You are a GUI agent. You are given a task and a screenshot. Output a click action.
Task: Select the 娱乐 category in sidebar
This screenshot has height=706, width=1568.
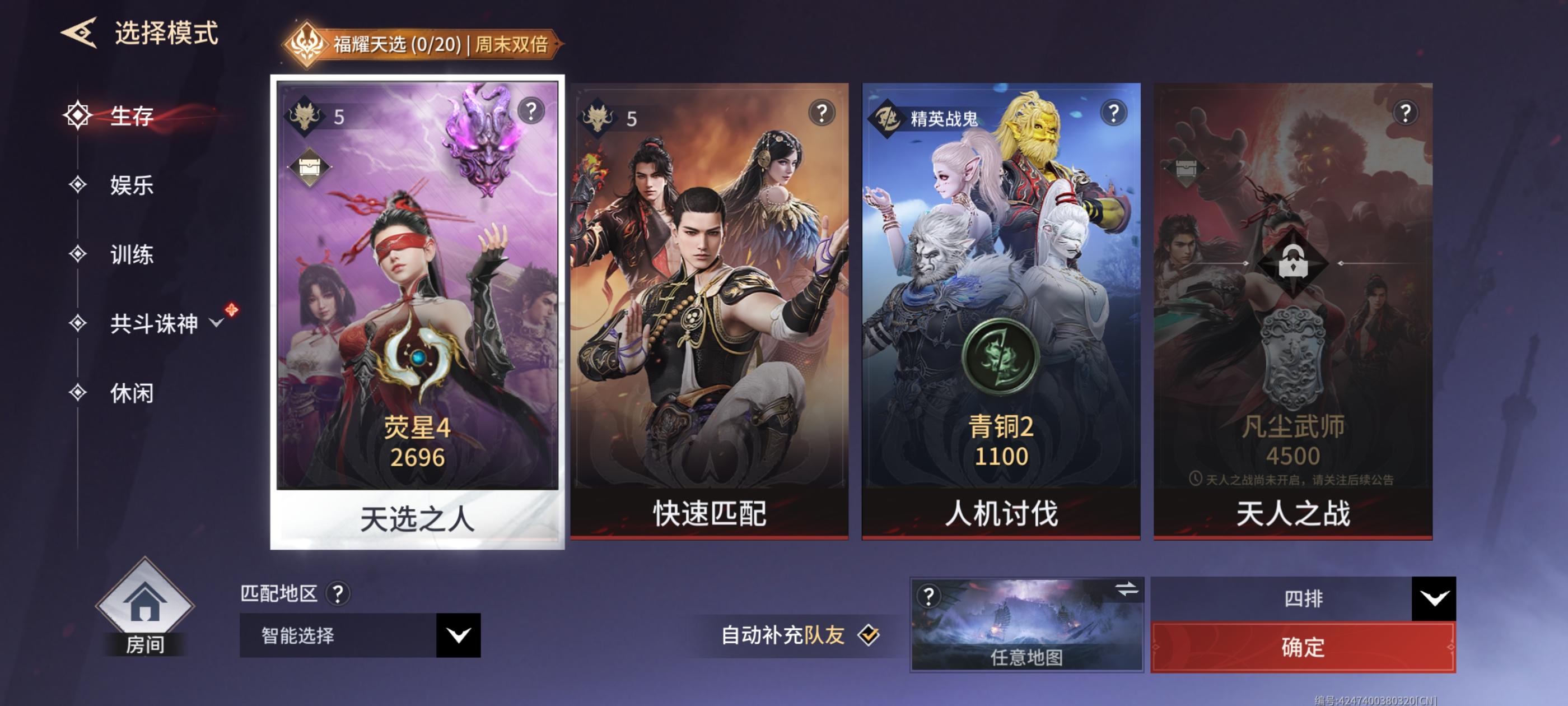point(133,186)
